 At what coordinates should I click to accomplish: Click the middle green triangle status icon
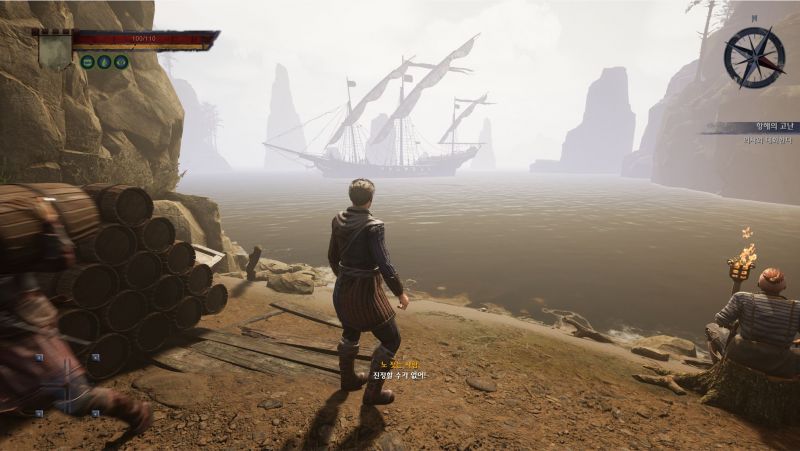point(104,62)
